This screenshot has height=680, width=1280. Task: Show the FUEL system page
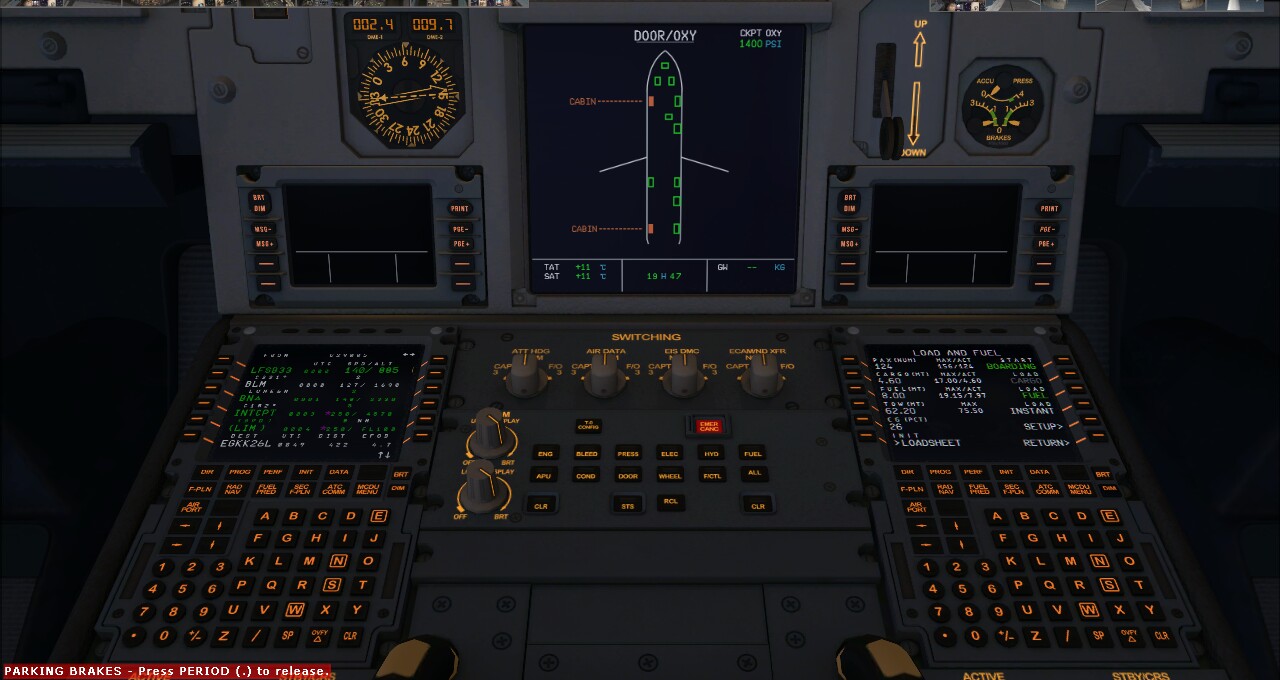[753, 454]
